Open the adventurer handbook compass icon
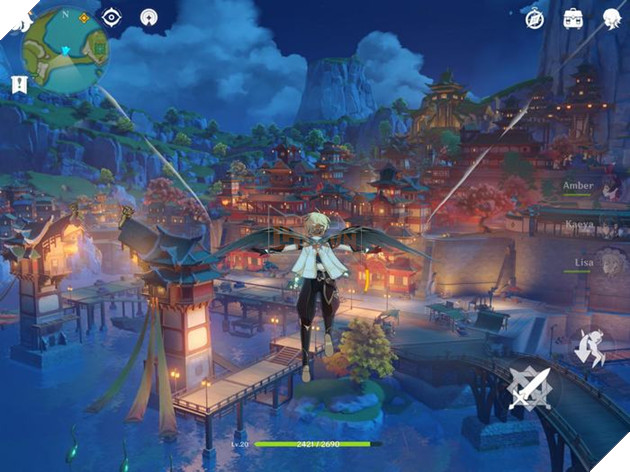The height and width of the screenshot is (472, 630). [x=535, y=17]
